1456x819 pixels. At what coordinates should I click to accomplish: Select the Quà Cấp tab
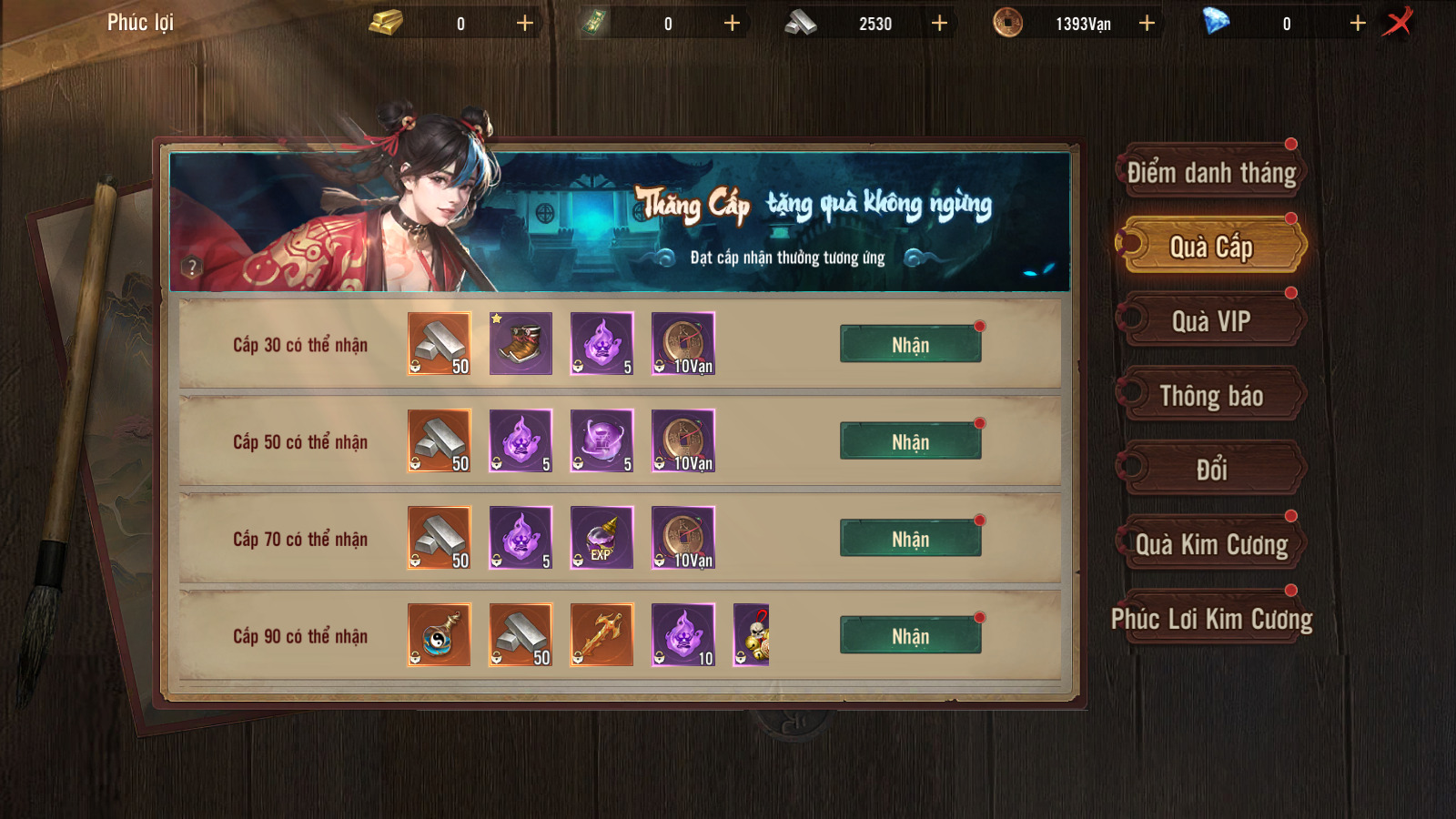tap(1211, 247)
